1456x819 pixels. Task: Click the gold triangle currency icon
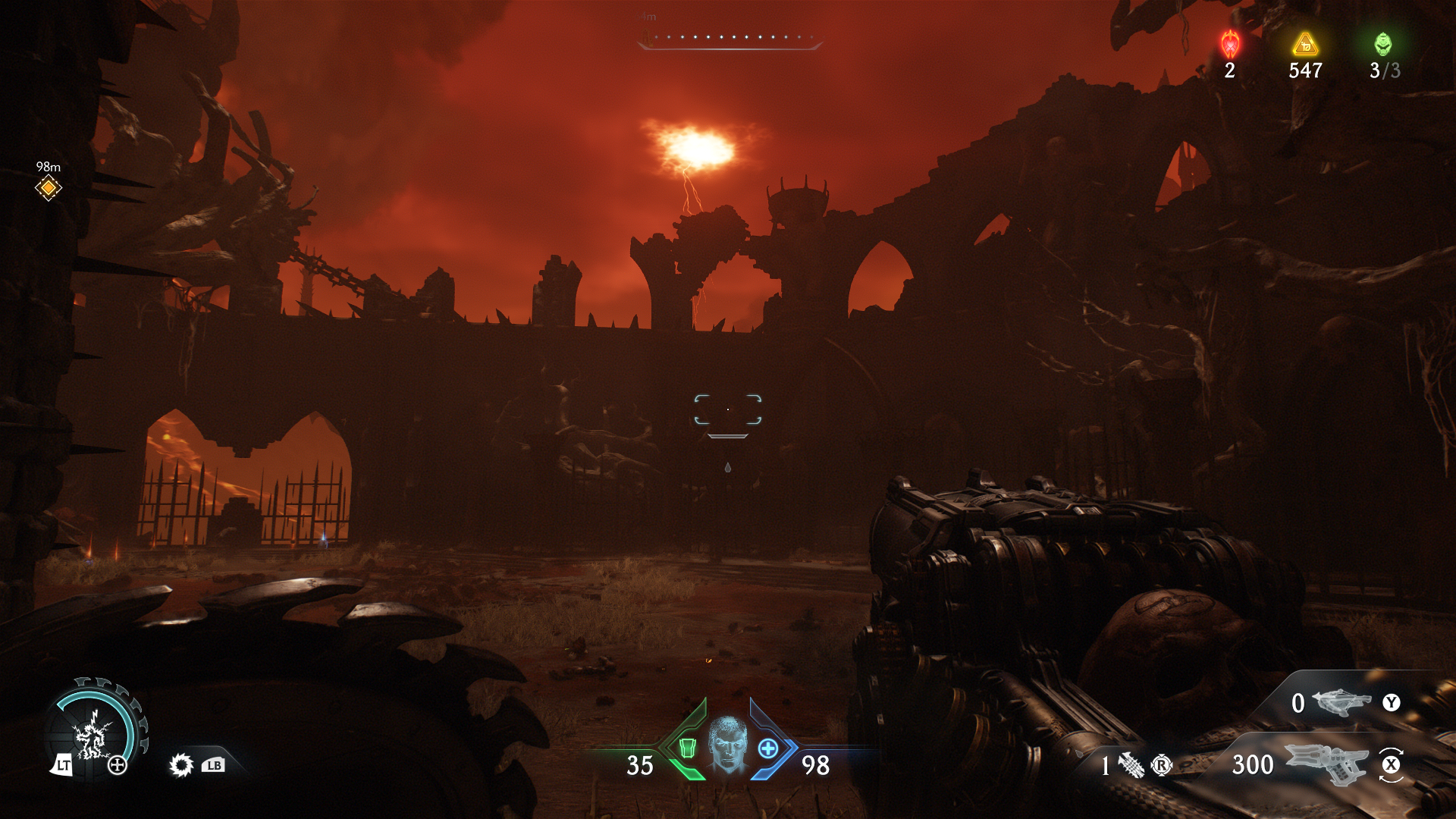click(x=1305, y=45)
